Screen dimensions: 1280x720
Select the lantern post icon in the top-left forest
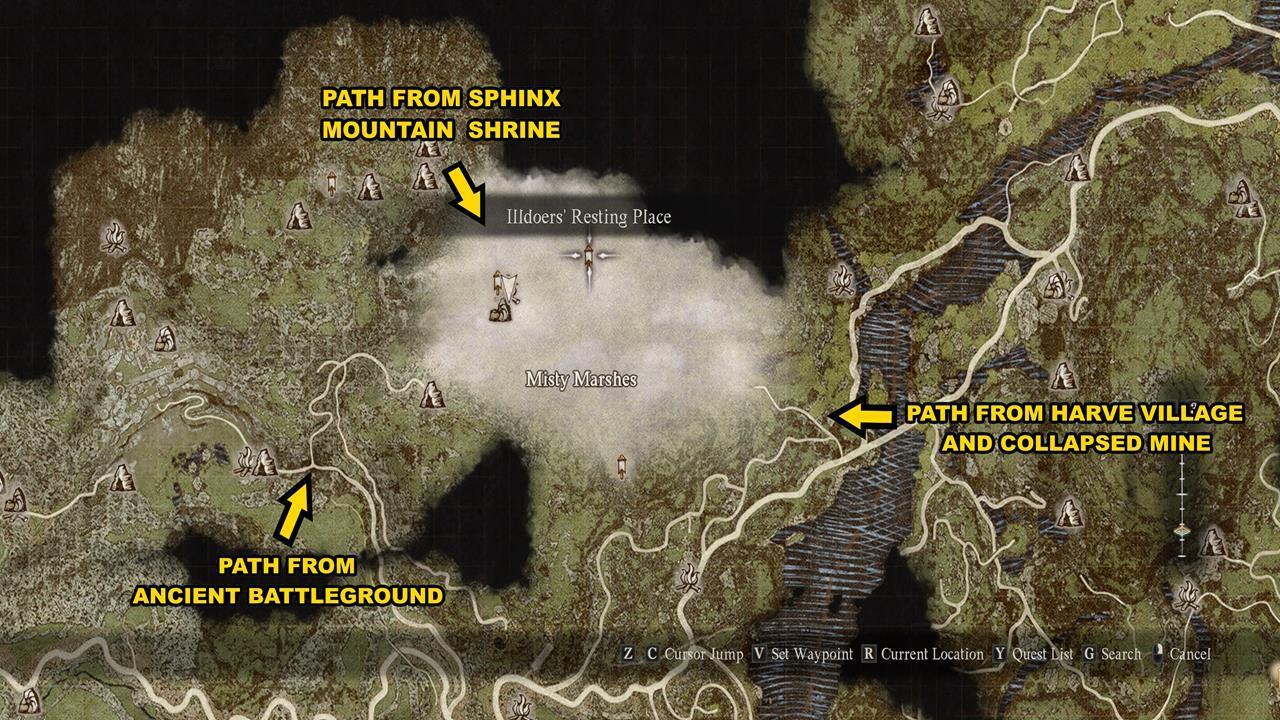coord(332,182)
